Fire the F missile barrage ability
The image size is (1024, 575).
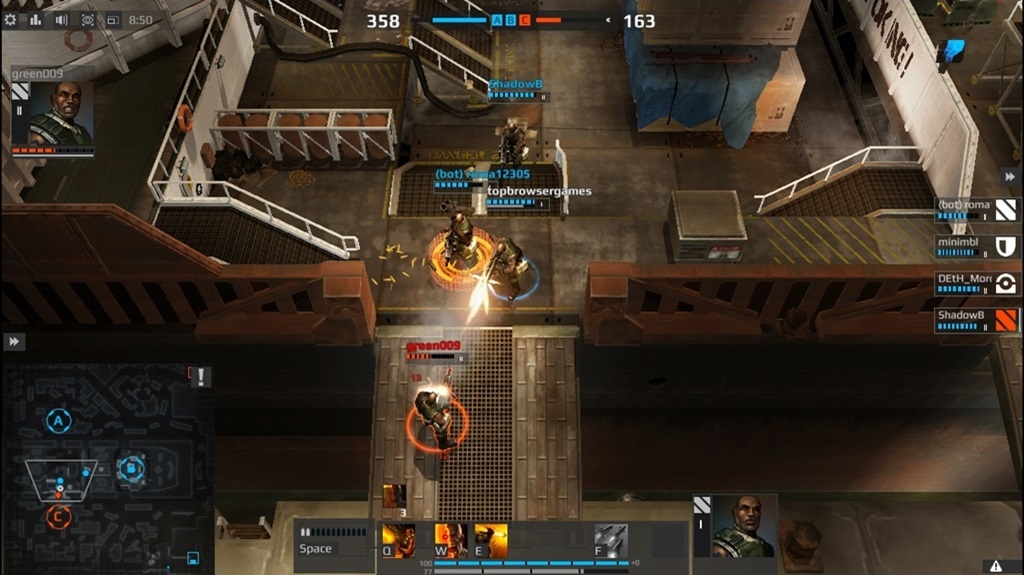point(610,541)
